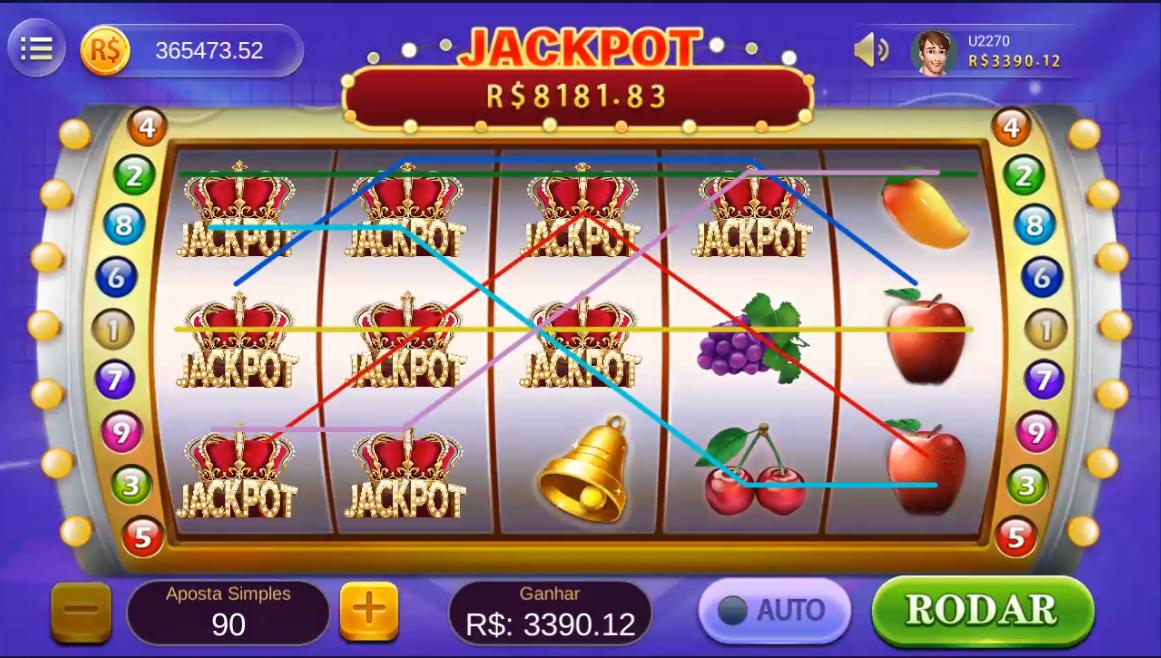Open the hamburger list menu
Image resolution: width=1161 pixels, height=658 pixels.
pyautogui.click(x=36, y=49)
